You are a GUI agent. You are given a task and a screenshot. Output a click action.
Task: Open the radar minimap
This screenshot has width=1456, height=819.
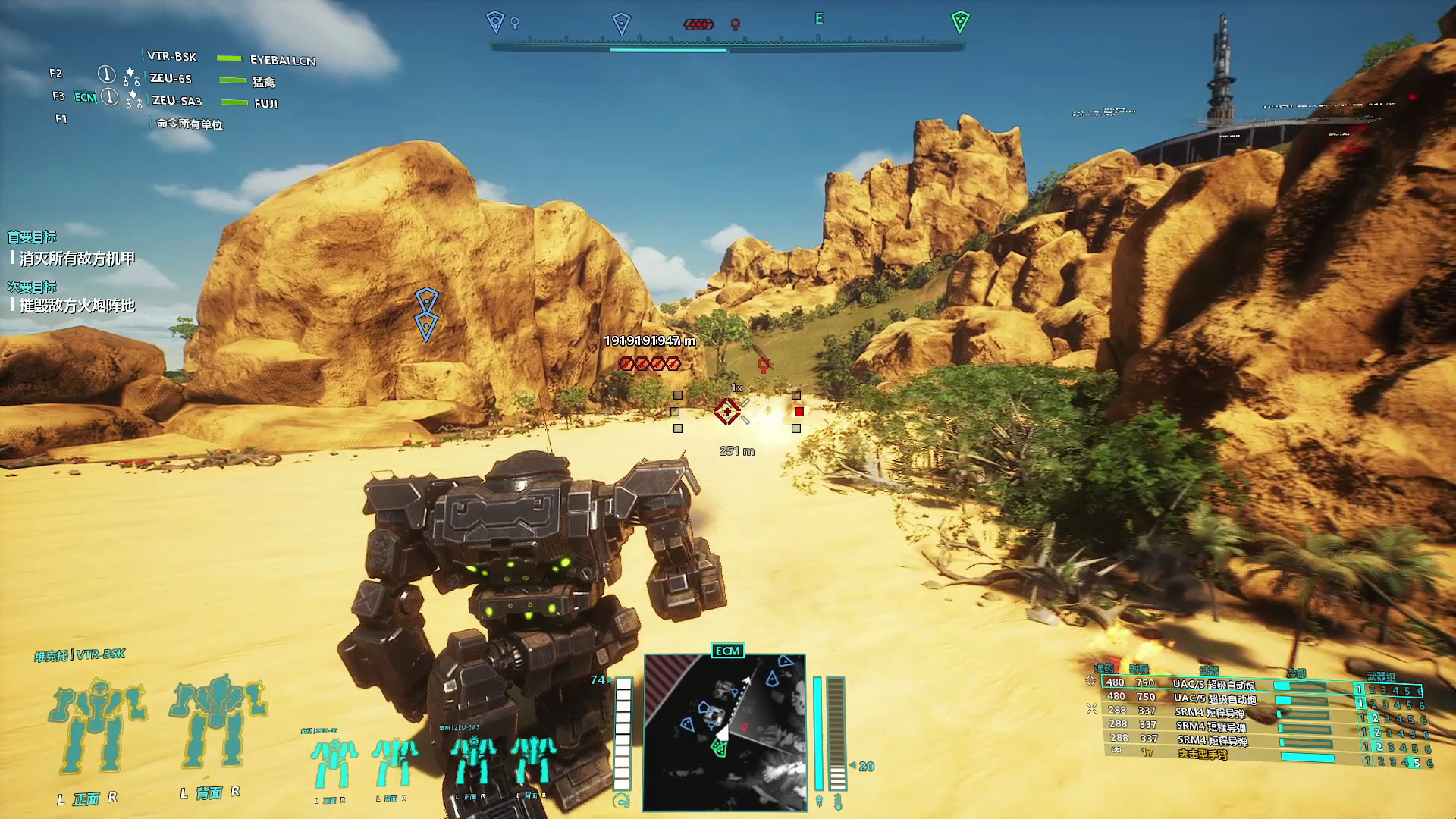(x=724, y=732)
